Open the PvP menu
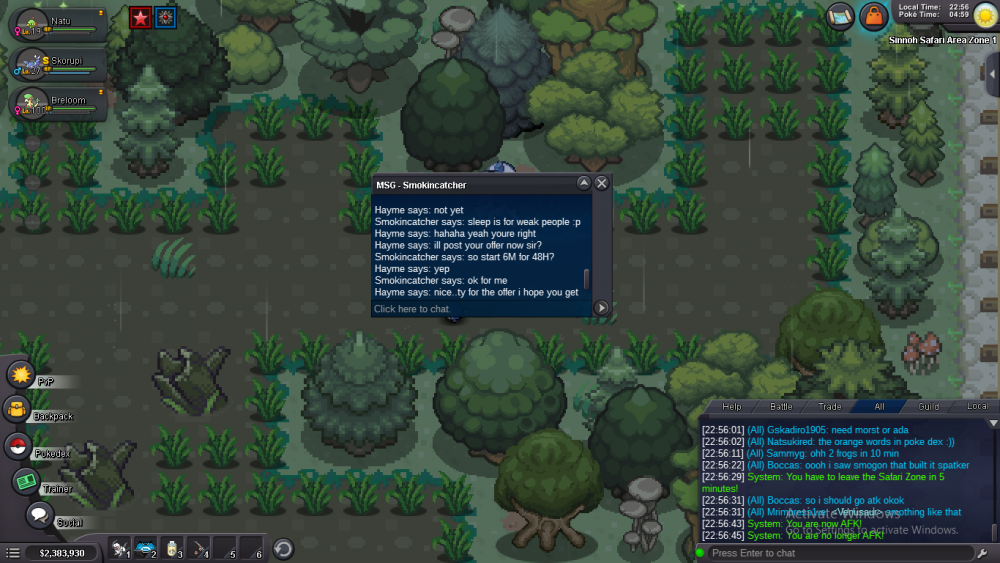 [21, 374]
